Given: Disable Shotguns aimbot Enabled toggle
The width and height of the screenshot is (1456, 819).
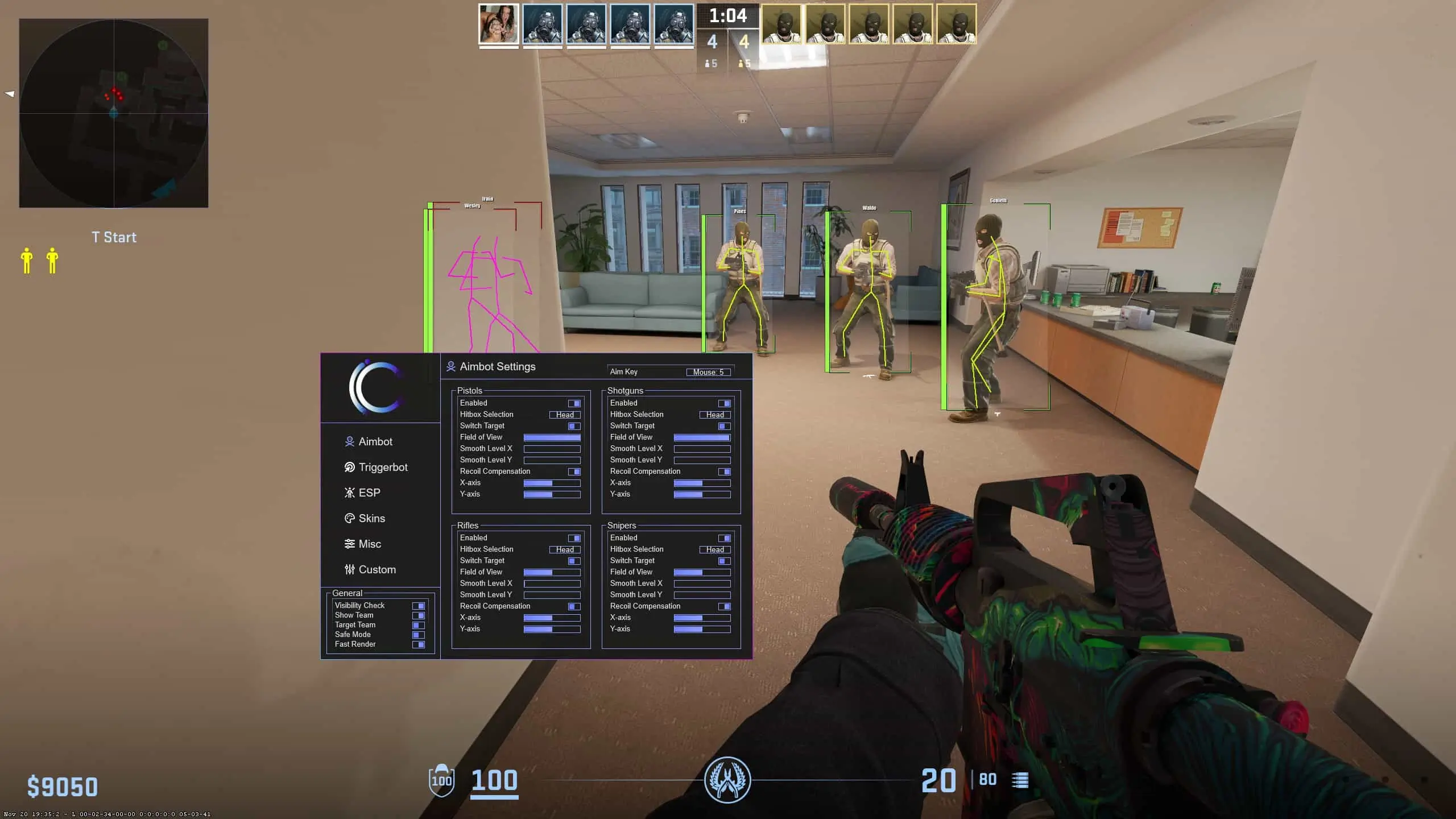Looking at the screenshot, I should pos(724,403).
